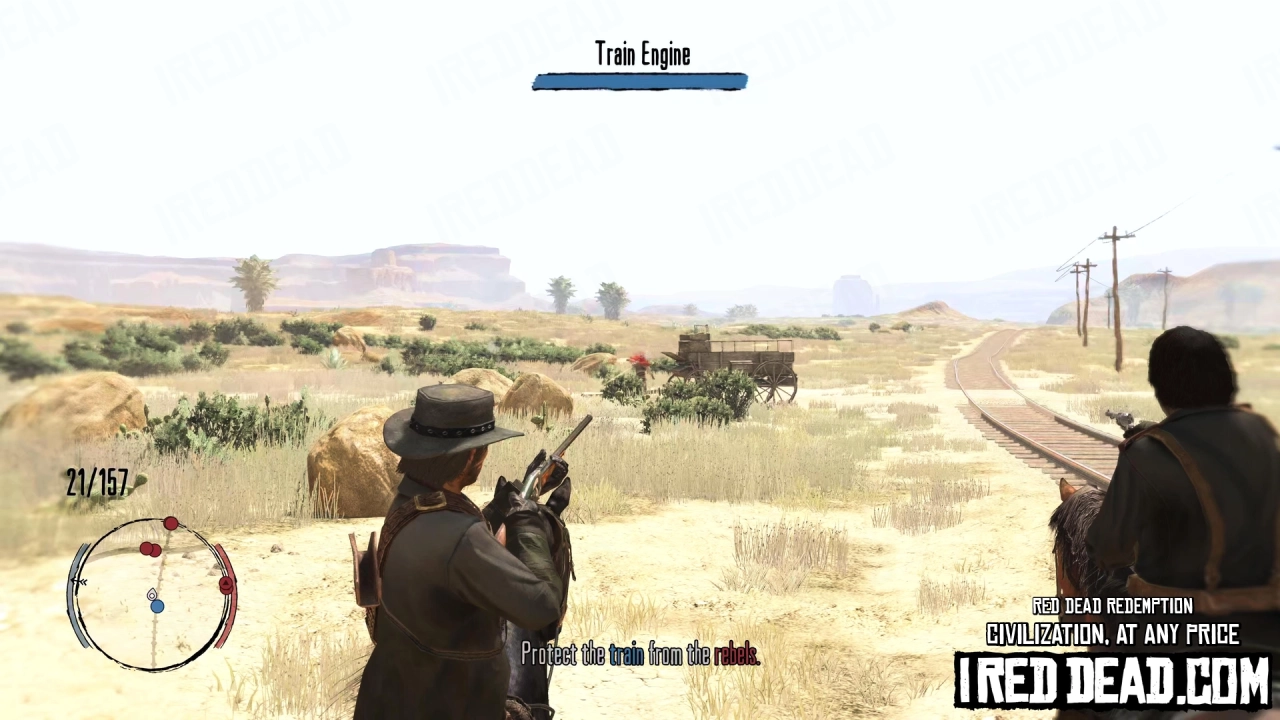Click the blue train blip on the minimap
This screenshot has height=720, width=1280.
(157, 606)
